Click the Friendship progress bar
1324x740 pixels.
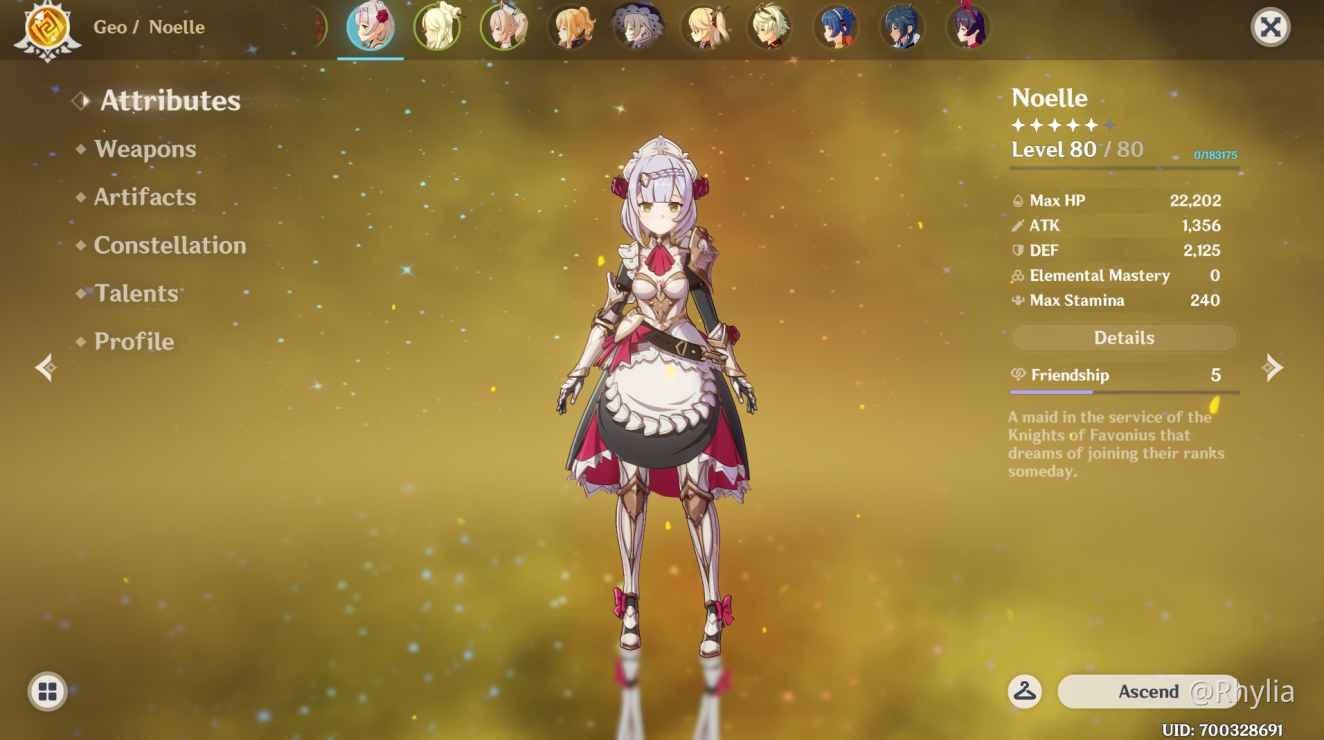tap(1123, 392)
